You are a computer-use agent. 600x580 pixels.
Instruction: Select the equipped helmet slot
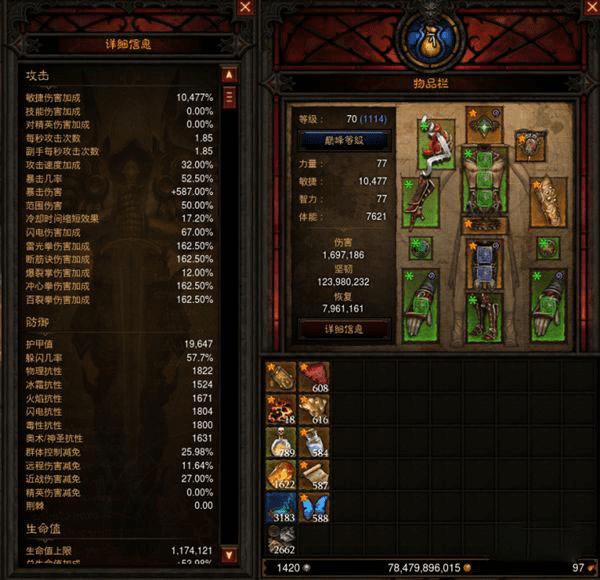click(484, 125)
